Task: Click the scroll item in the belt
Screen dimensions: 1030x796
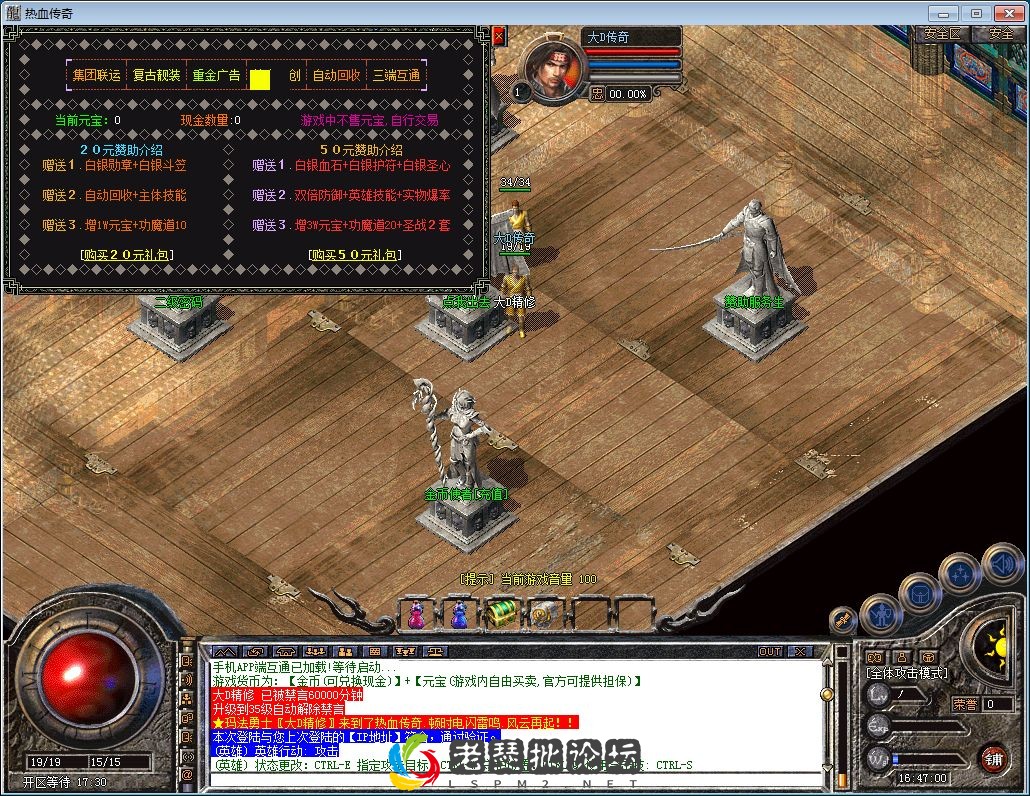Action: pyautogui.click(x=543, y=614)
